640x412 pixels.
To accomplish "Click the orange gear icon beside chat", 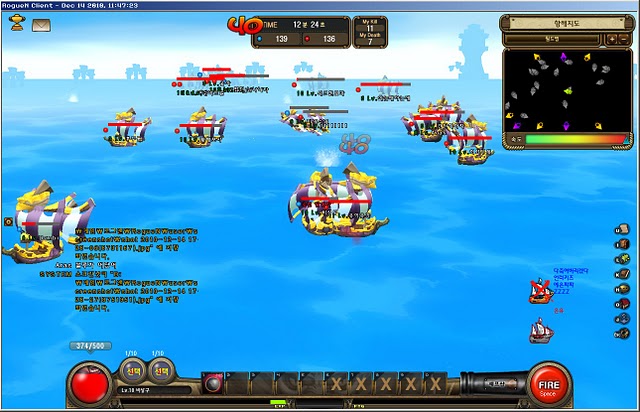I will (x=8, y=220).
